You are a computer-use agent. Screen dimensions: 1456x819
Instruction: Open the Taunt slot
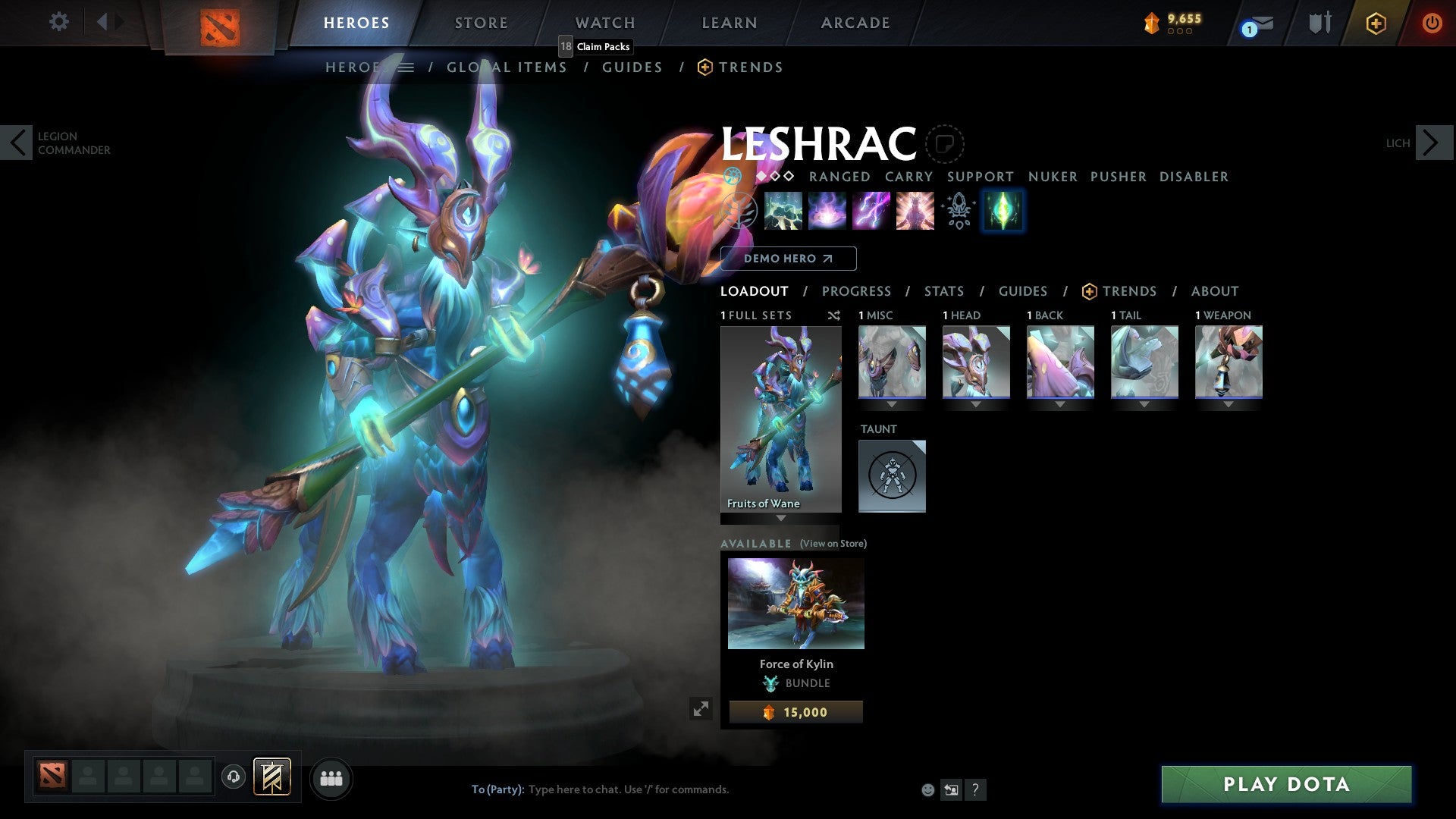892,475
